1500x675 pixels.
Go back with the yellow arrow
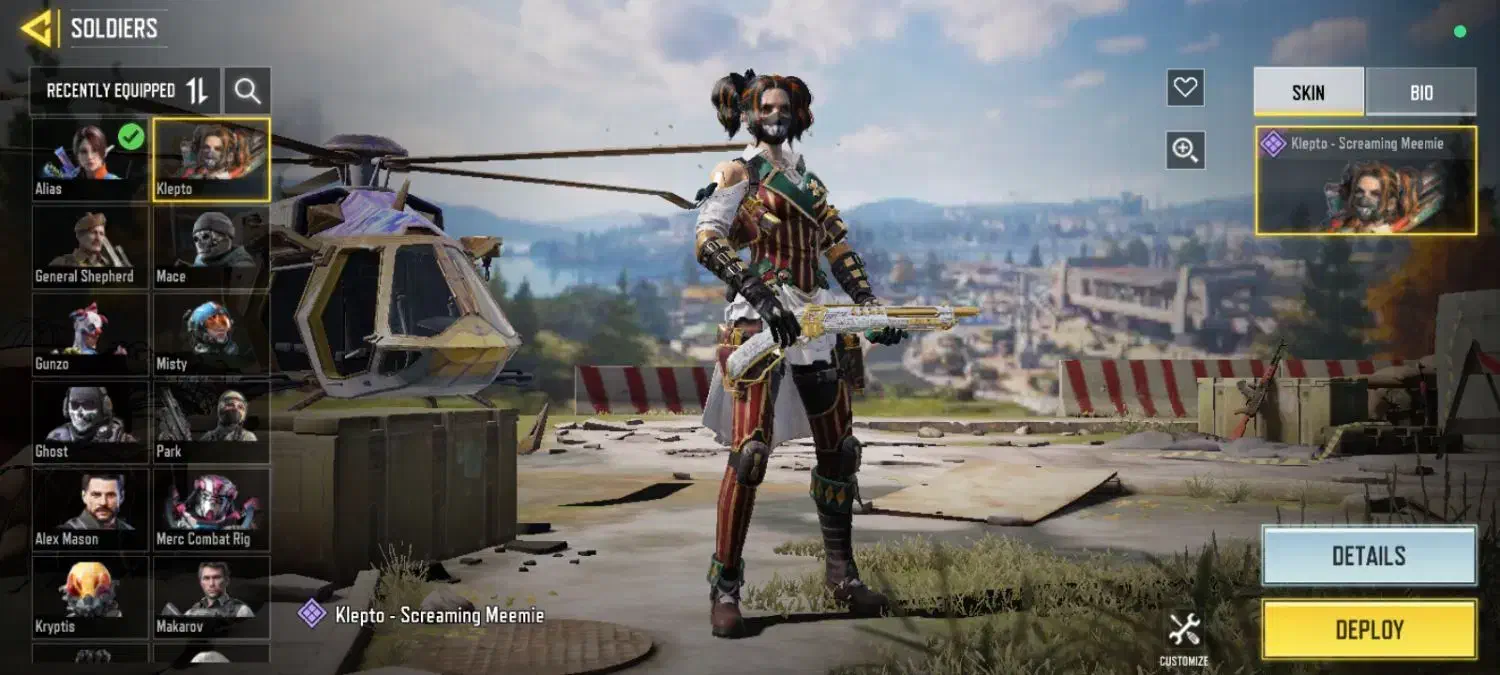point(36,28)
